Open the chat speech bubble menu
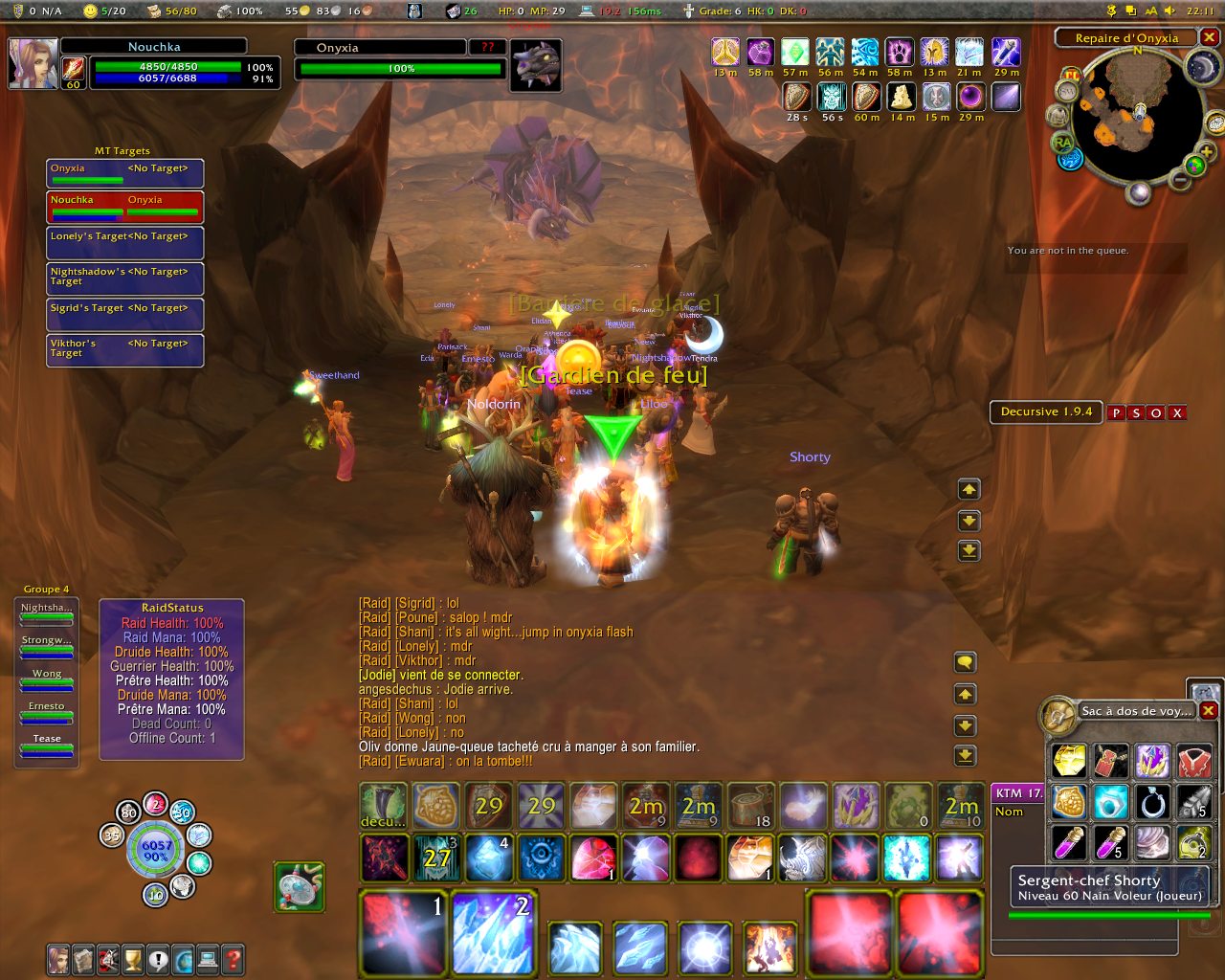Viewport: 1225px width, 980px height. (x=966, y=662)
